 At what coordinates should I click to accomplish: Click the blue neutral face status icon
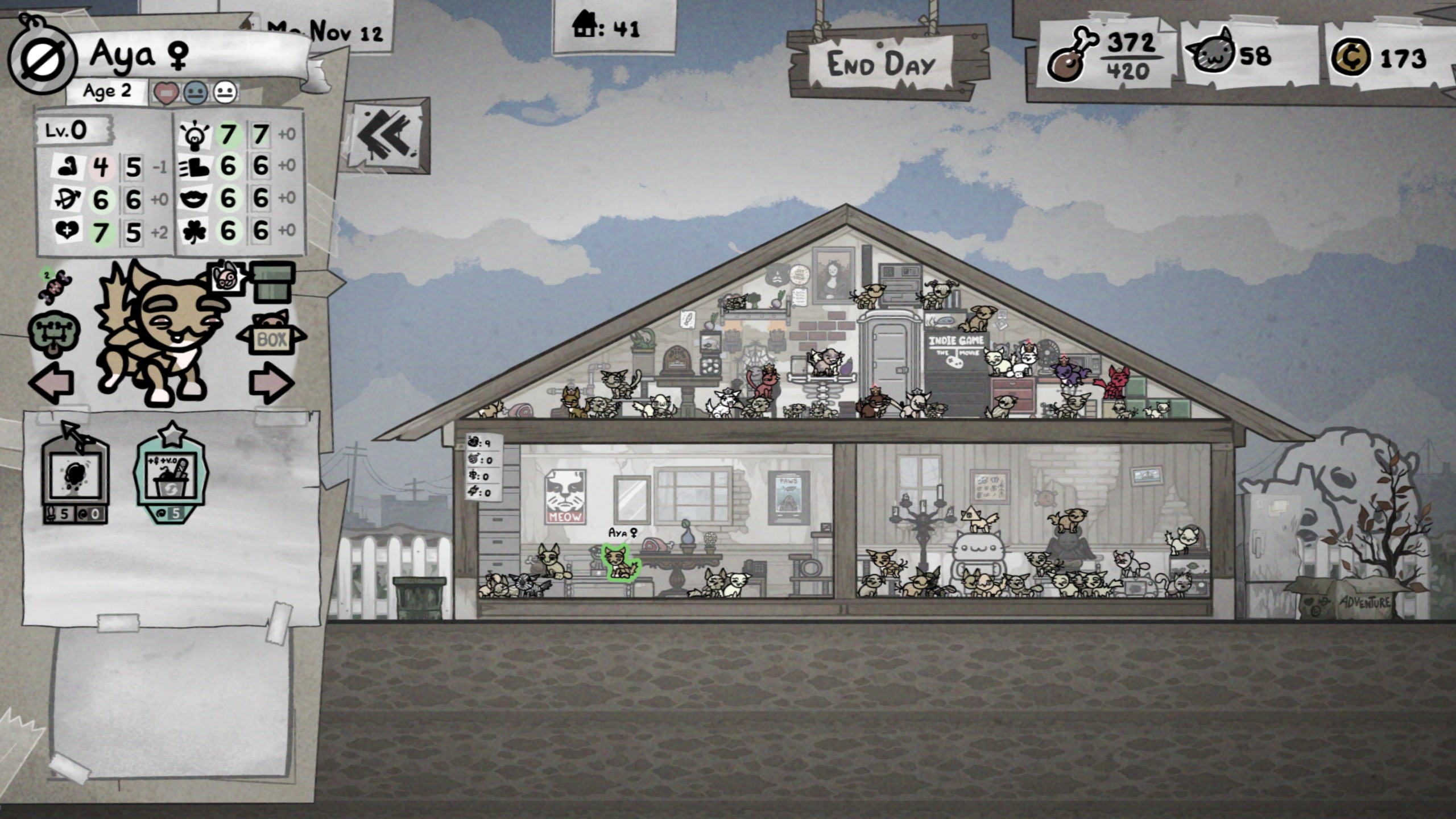[196, 93]
